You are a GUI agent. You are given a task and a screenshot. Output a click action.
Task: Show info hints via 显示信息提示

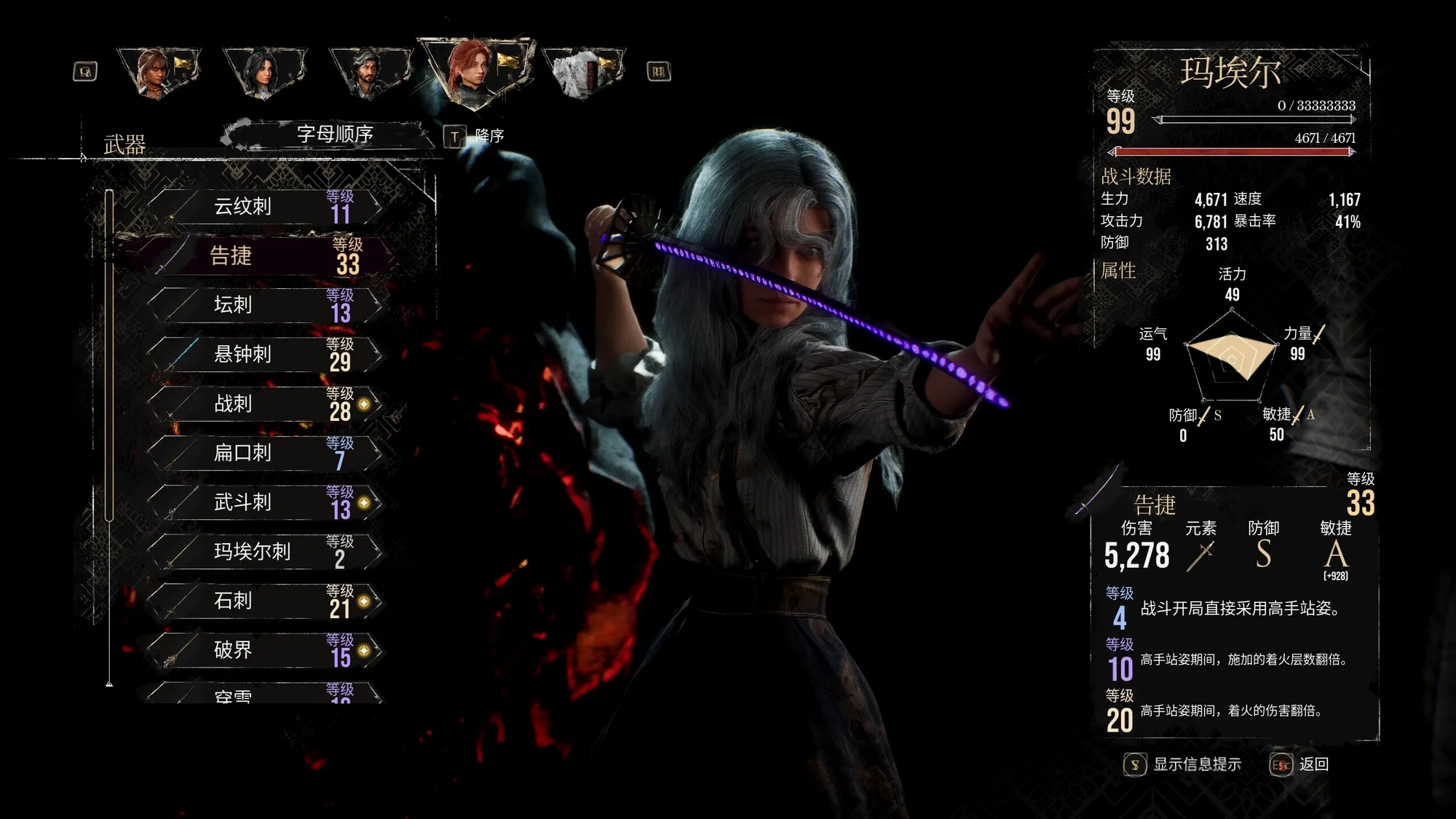pyautogui.click(x=1184, y=764)
